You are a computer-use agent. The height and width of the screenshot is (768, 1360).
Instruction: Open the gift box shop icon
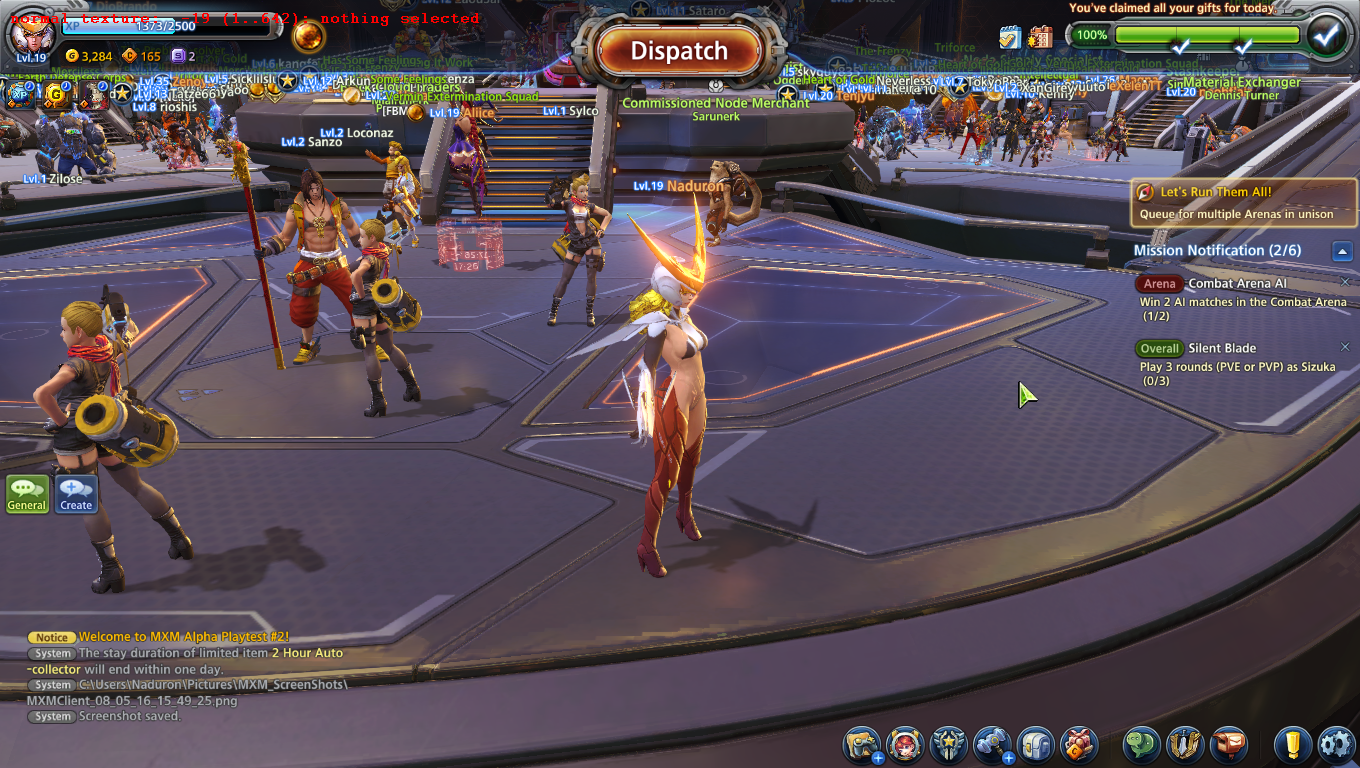tap(1079, 745)
